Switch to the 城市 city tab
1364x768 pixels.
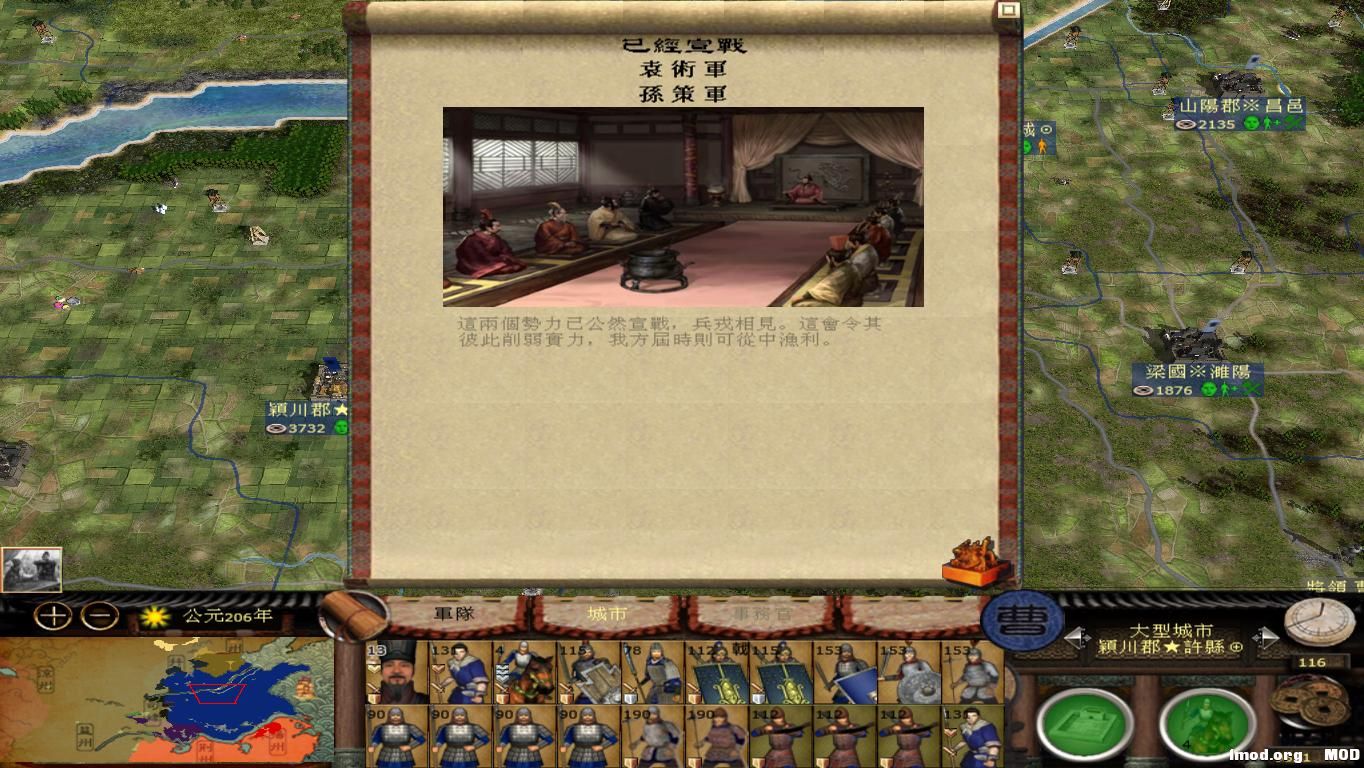pos(609,615)
